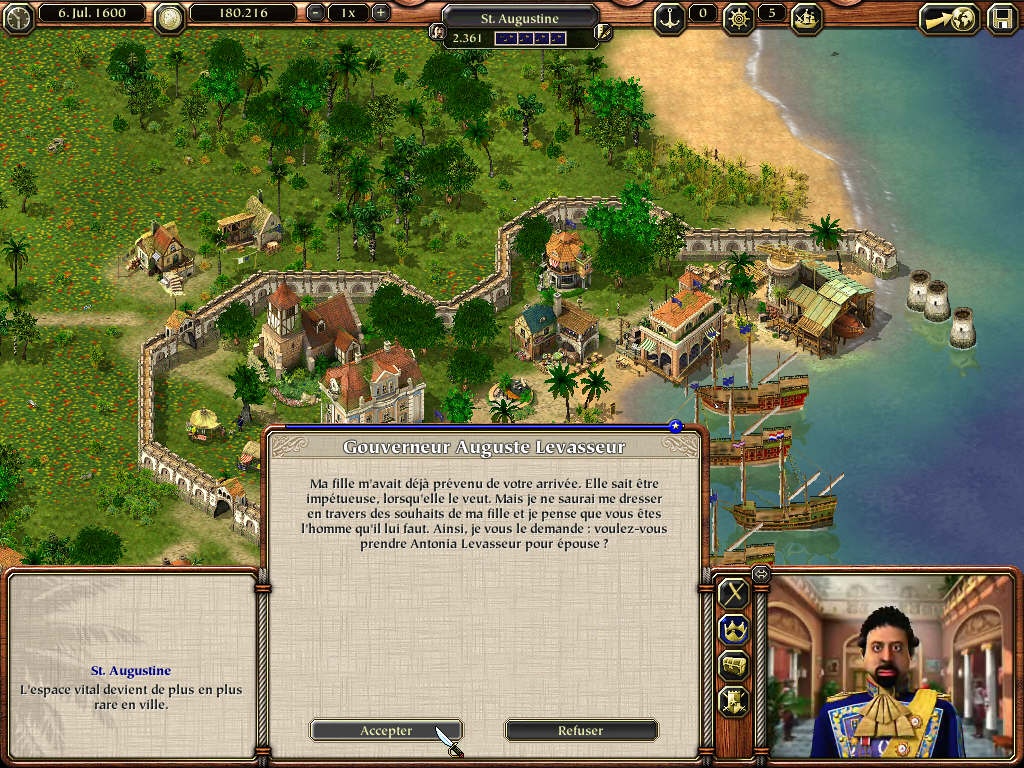Click the small icon left of population
This screenshot has height=768, width=1024.
point(437,32)
